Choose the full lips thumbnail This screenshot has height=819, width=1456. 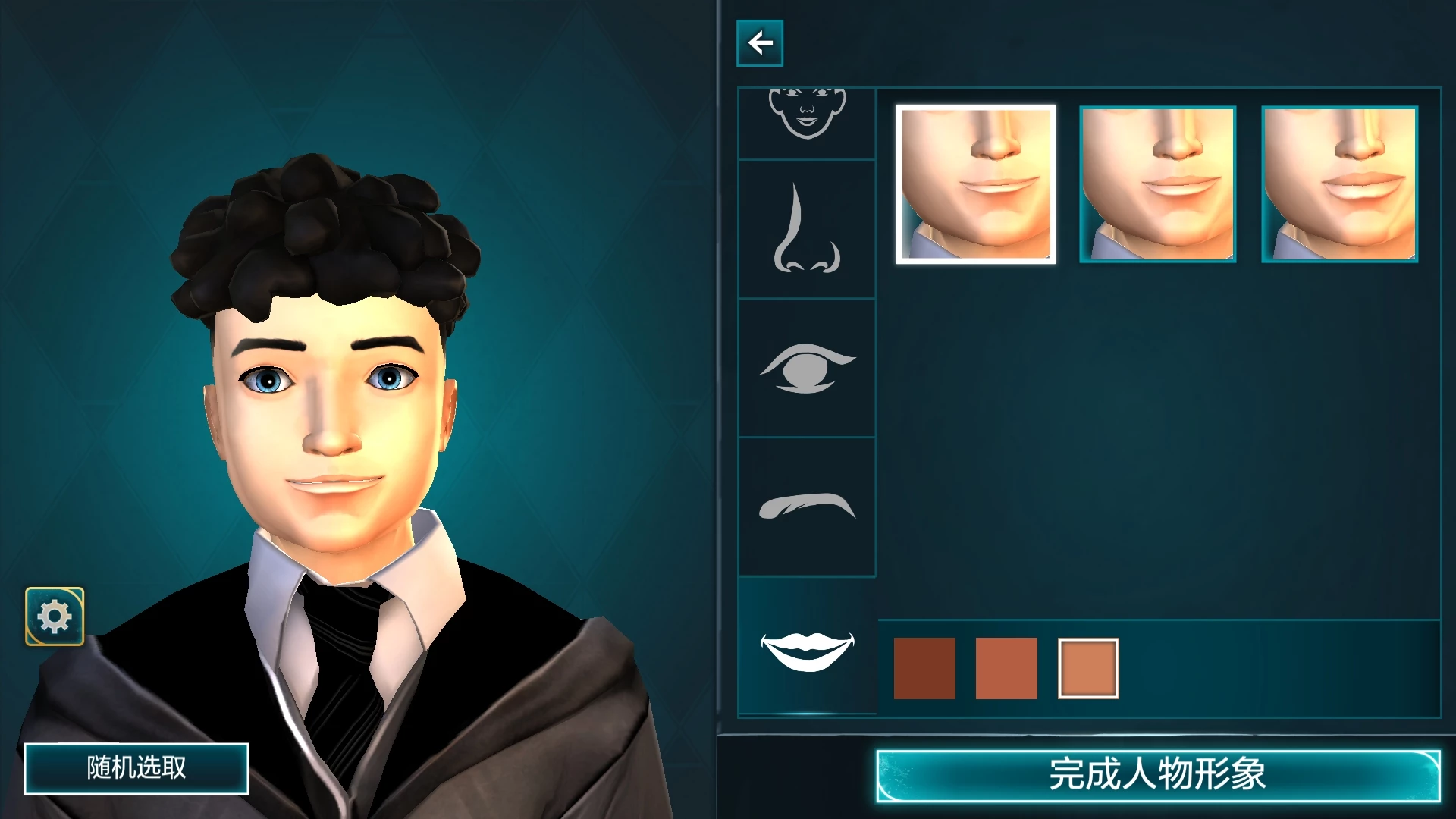pos(1339,184)
